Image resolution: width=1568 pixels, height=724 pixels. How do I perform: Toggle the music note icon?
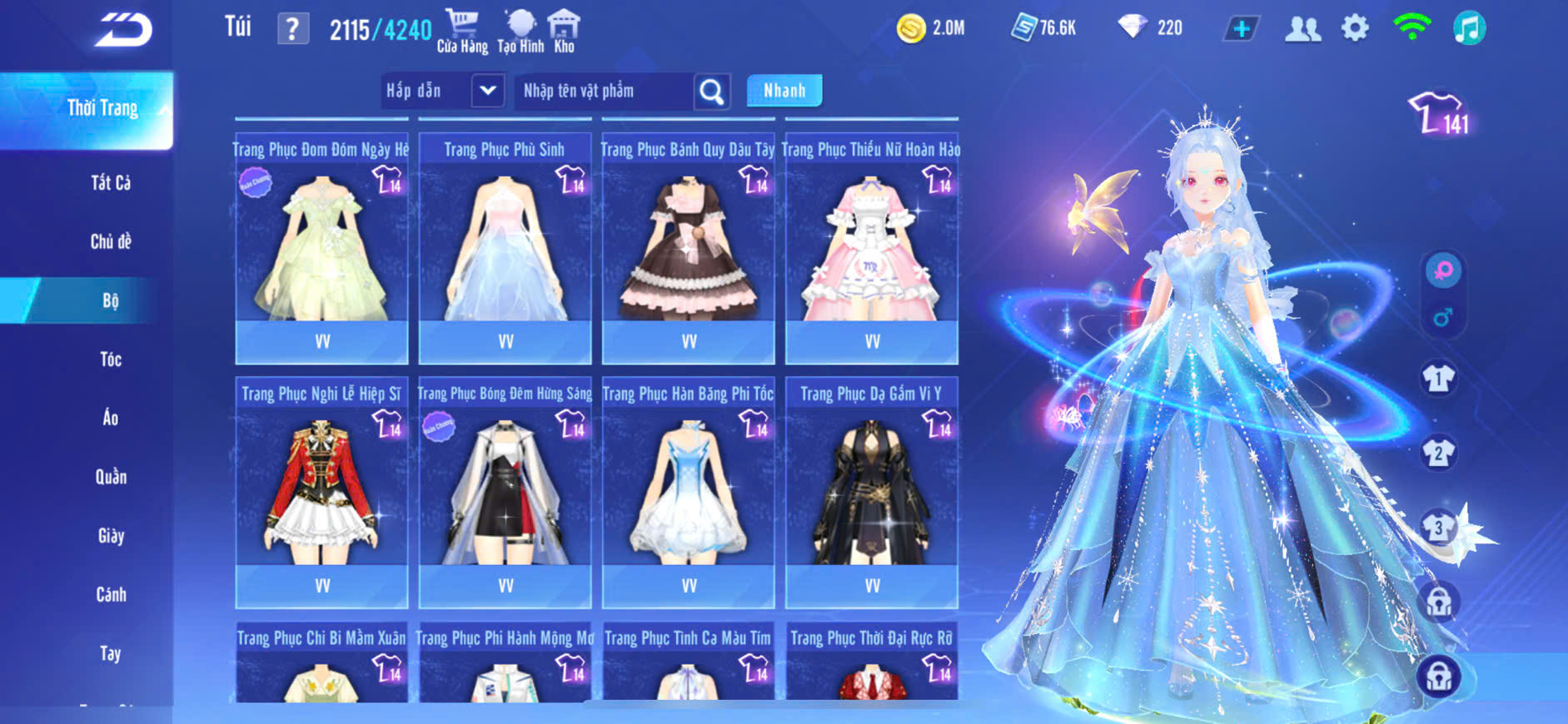click(x=1469, y=29)
